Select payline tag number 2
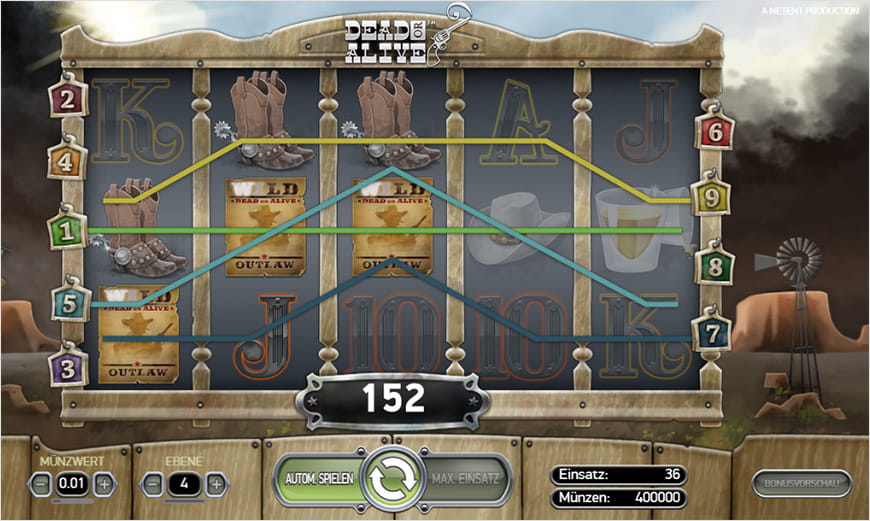 tap(68, 99)
